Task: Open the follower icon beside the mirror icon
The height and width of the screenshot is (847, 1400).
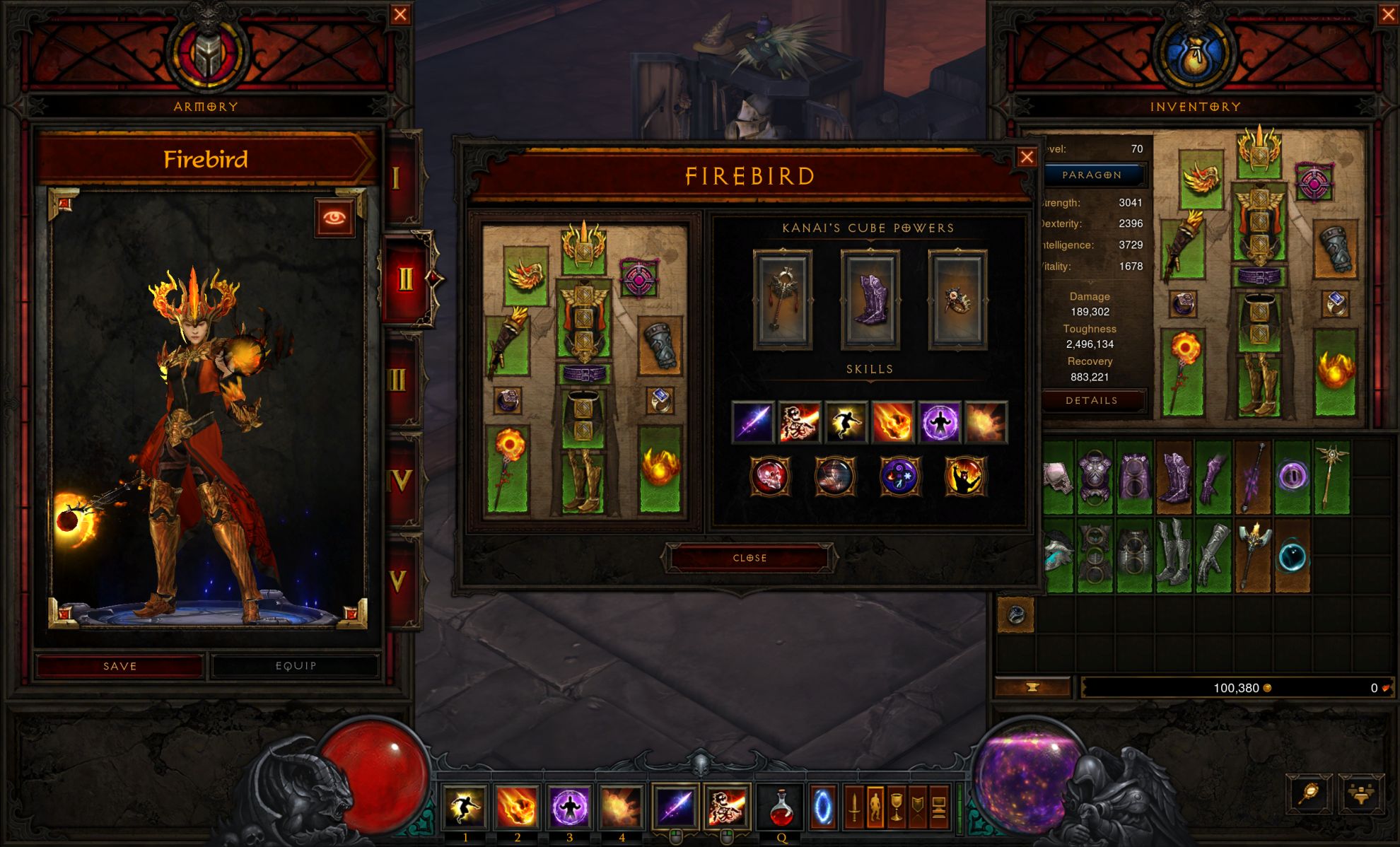Action: click(x=1363, y=794)
